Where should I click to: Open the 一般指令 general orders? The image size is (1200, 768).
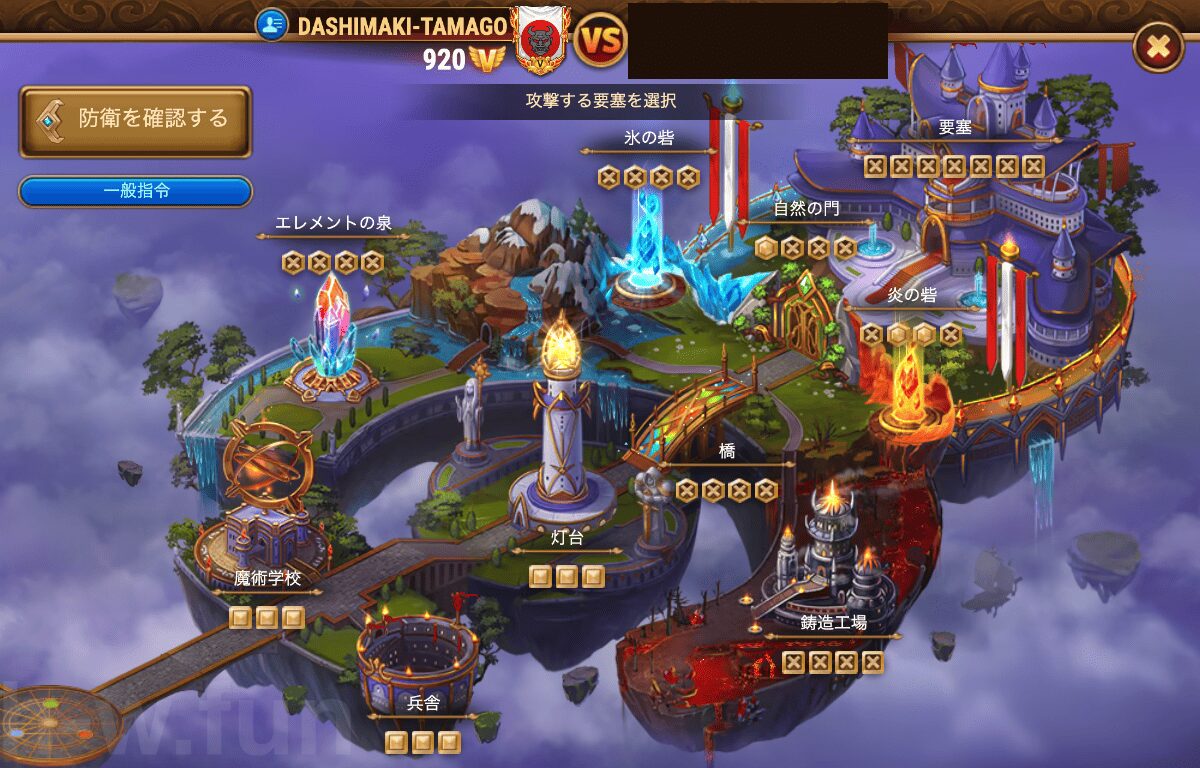pos(135,191)
